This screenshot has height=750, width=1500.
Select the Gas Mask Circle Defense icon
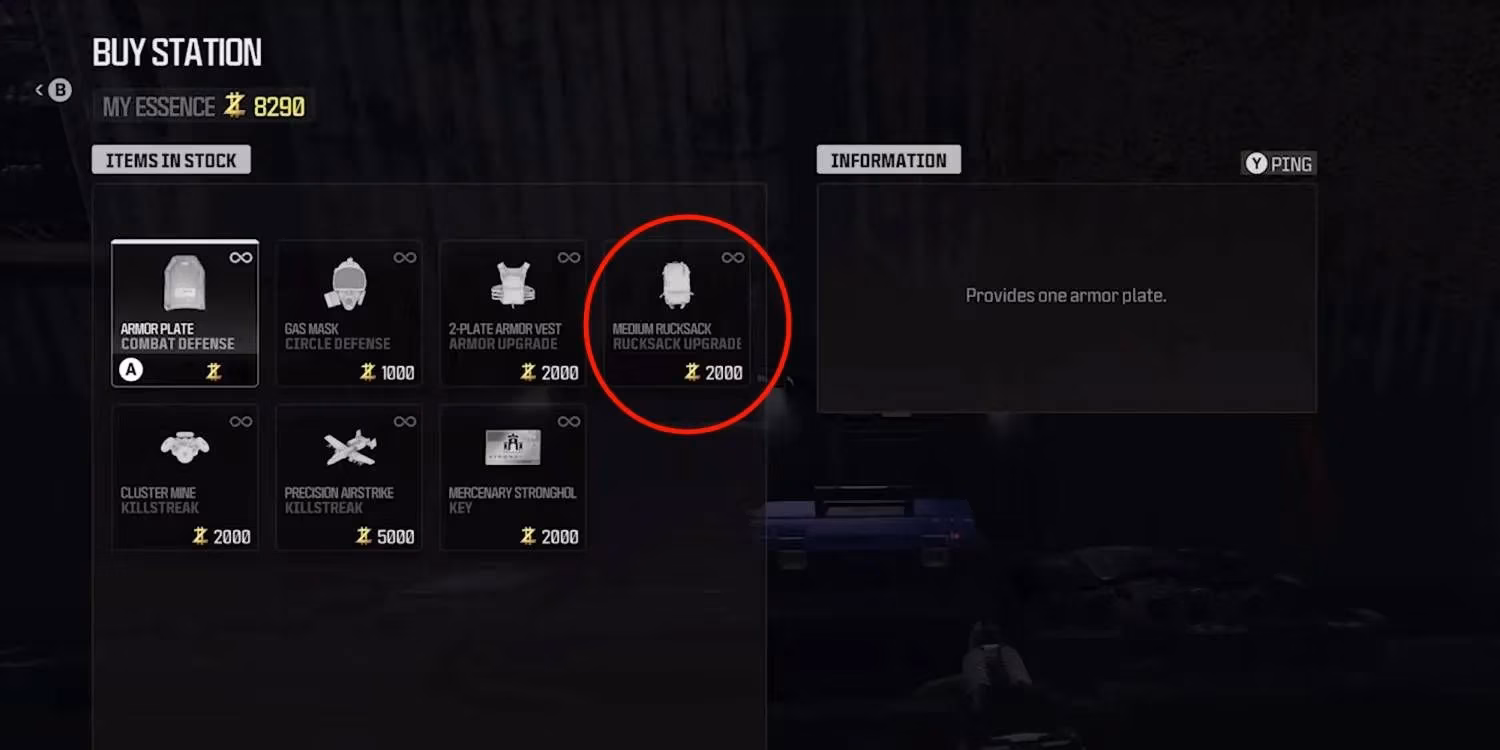pyautogui.click(x=348, y=283)
